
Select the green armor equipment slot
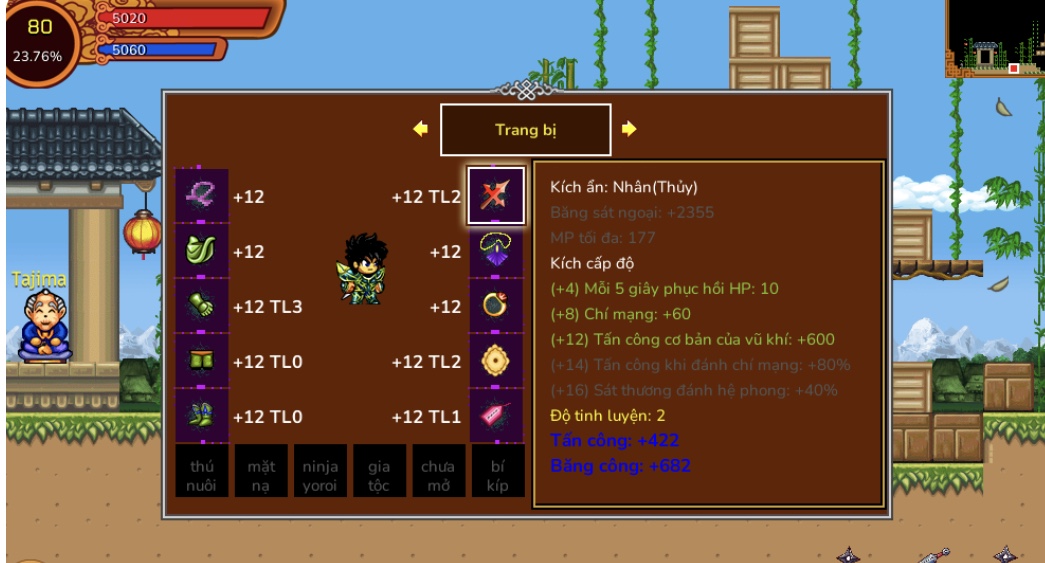click(x=202, y=251)
